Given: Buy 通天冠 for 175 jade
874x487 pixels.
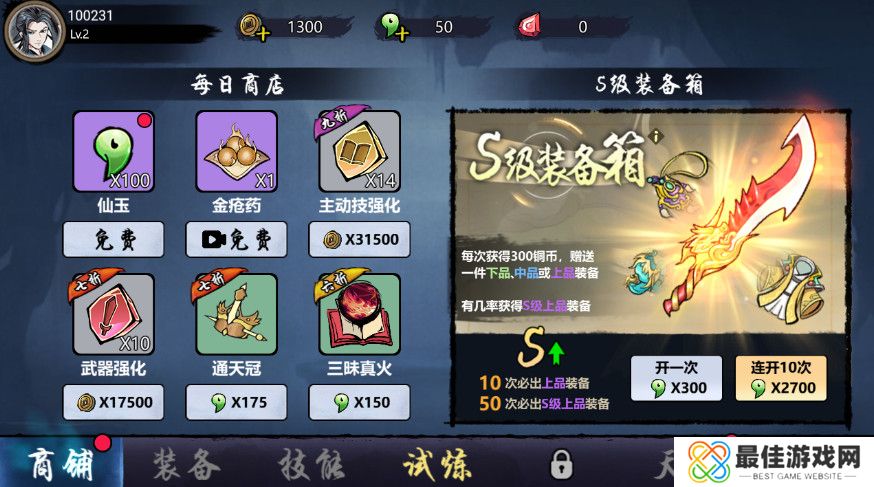Looking at the screenshot, I should click(x=236, y=402).
